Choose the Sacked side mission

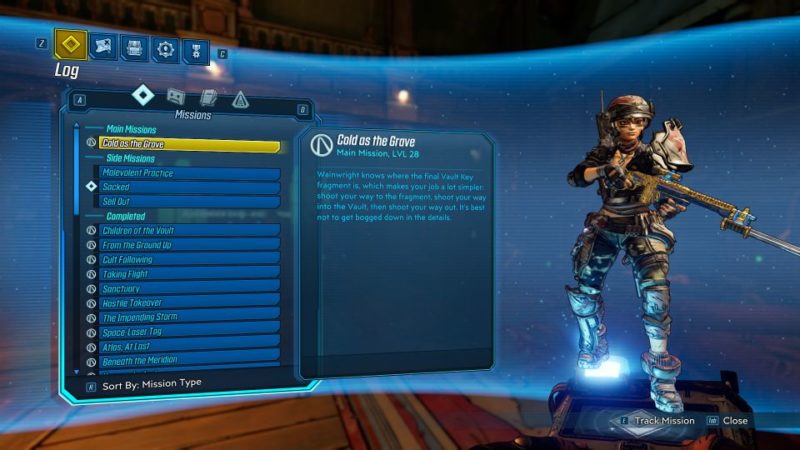190,187
